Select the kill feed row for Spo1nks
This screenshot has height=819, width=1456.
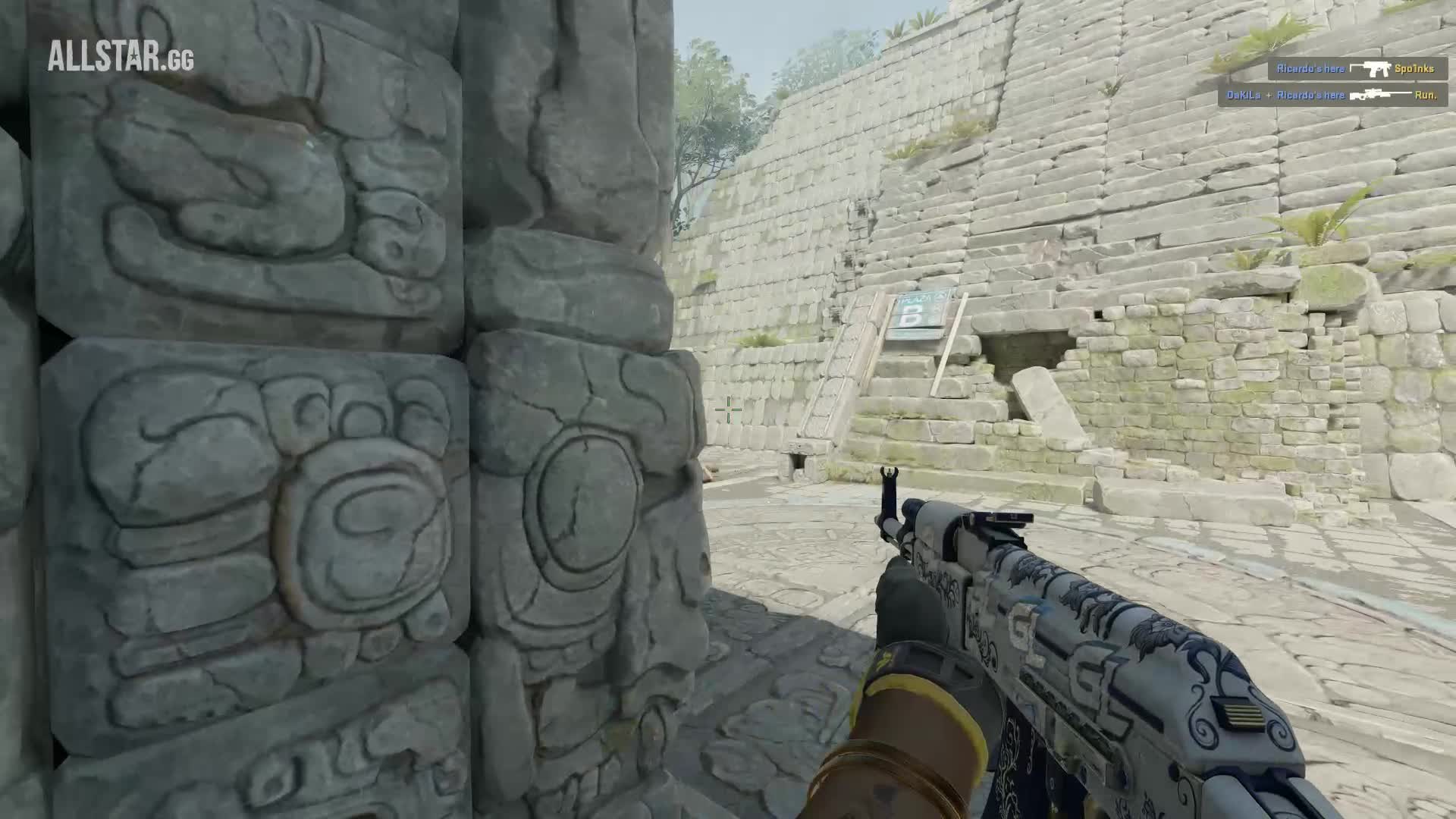[x=1355, y=69]
